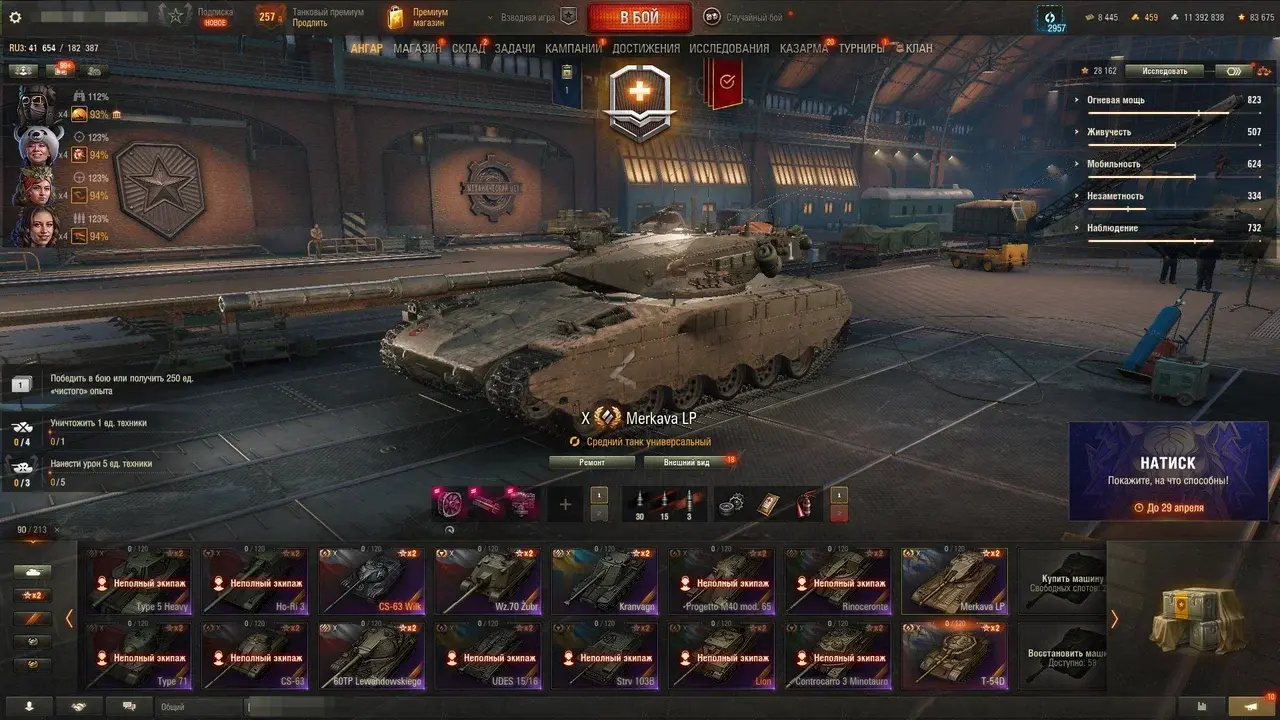Switch to the СКЛАД tab
This screenshot has height=720, width=1280.
tap(468, 48)
